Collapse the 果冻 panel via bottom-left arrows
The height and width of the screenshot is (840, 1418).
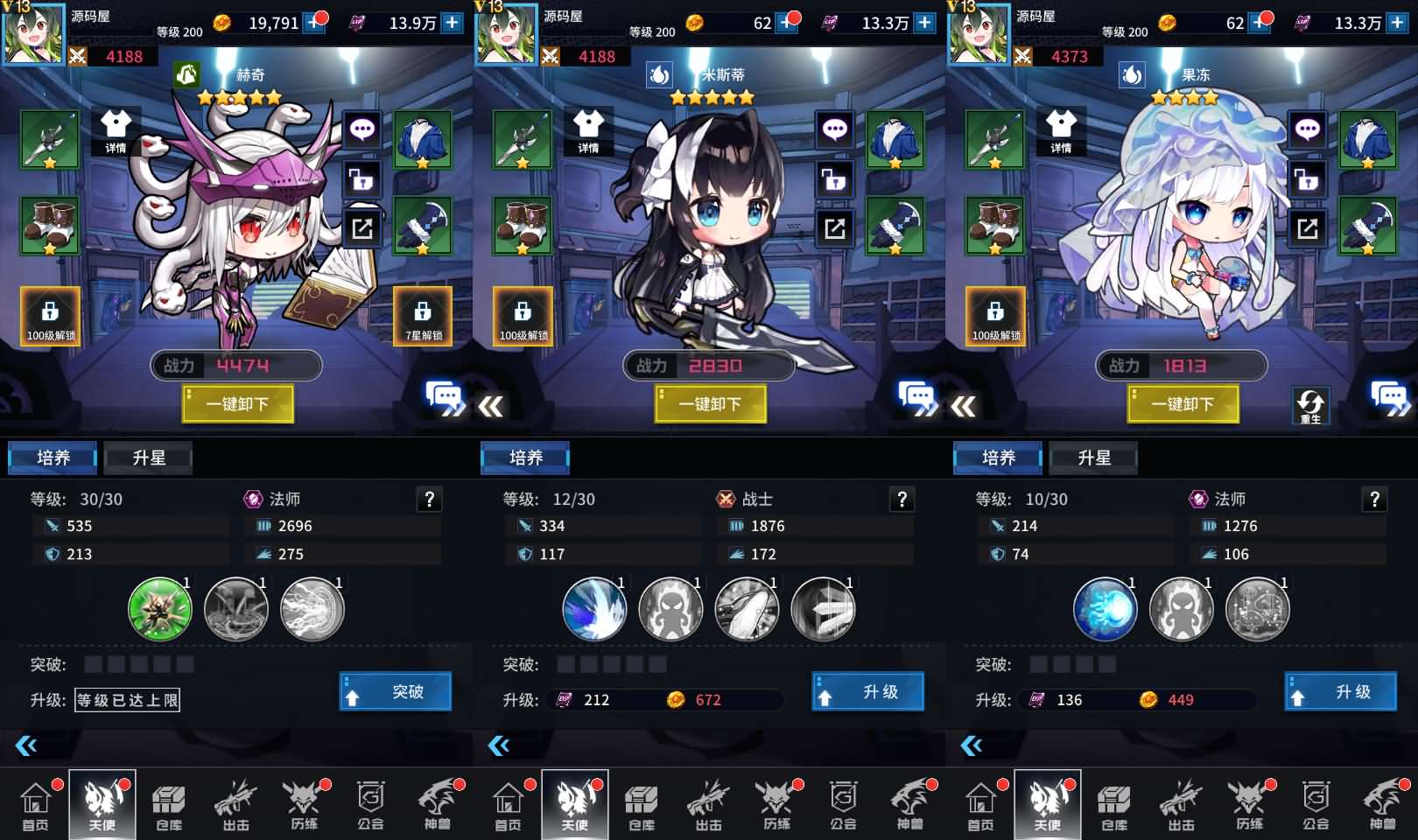point(972,745)
